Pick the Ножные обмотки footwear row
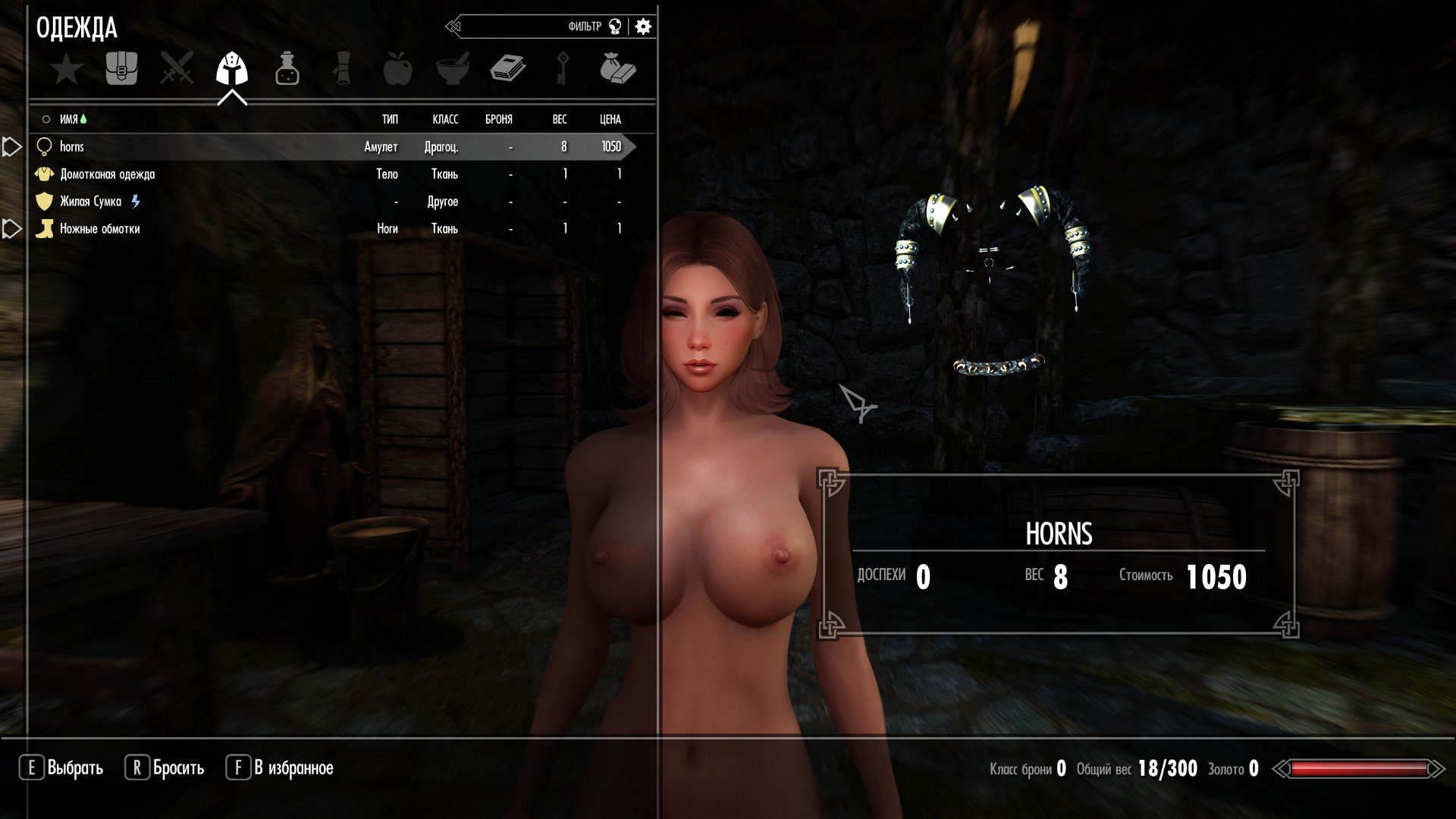The height and width of the screenshot is (819, 1456). click(x=100, y=229)
